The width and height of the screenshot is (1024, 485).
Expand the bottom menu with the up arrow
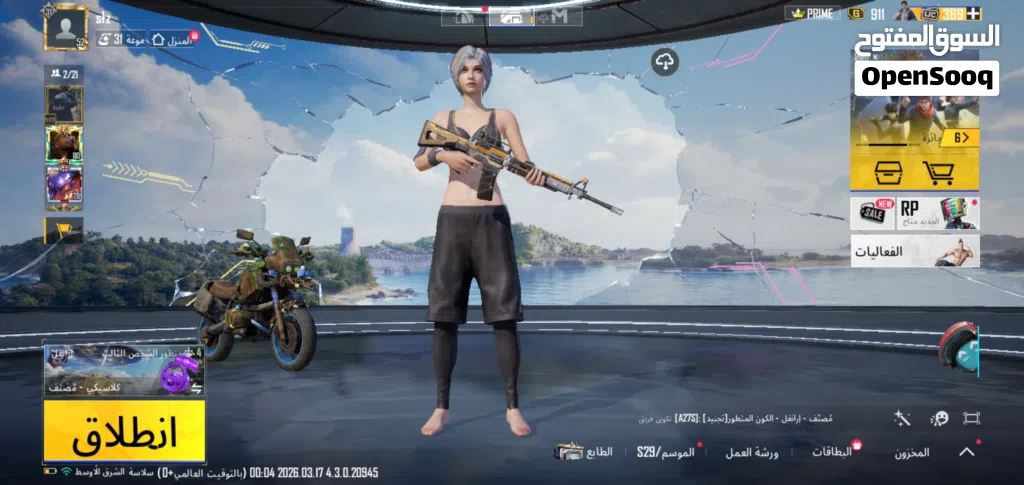[x=966, y=452]
